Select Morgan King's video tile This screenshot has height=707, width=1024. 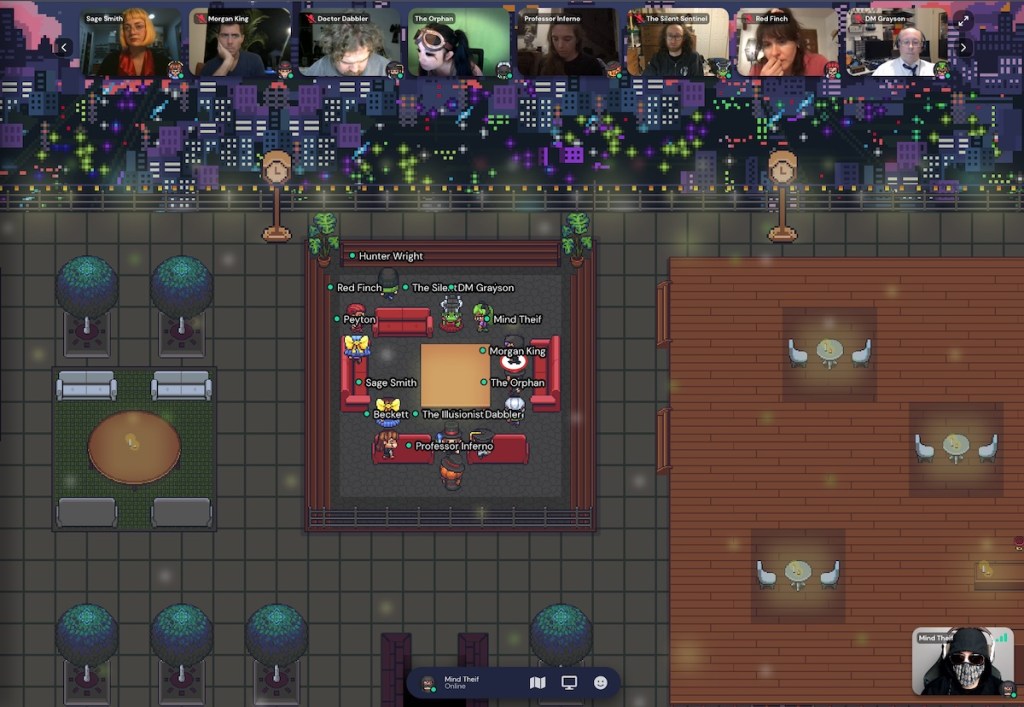click(240, 43)
